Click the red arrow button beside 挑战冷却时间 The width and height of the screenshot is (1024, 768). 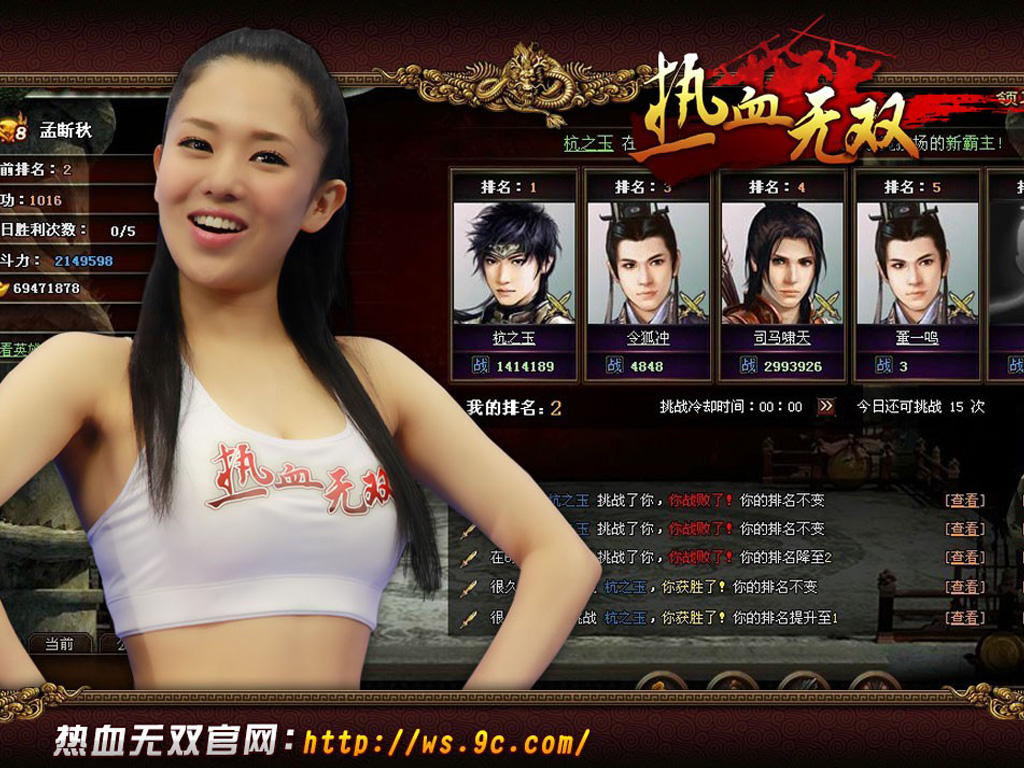(x=826, y=407)
